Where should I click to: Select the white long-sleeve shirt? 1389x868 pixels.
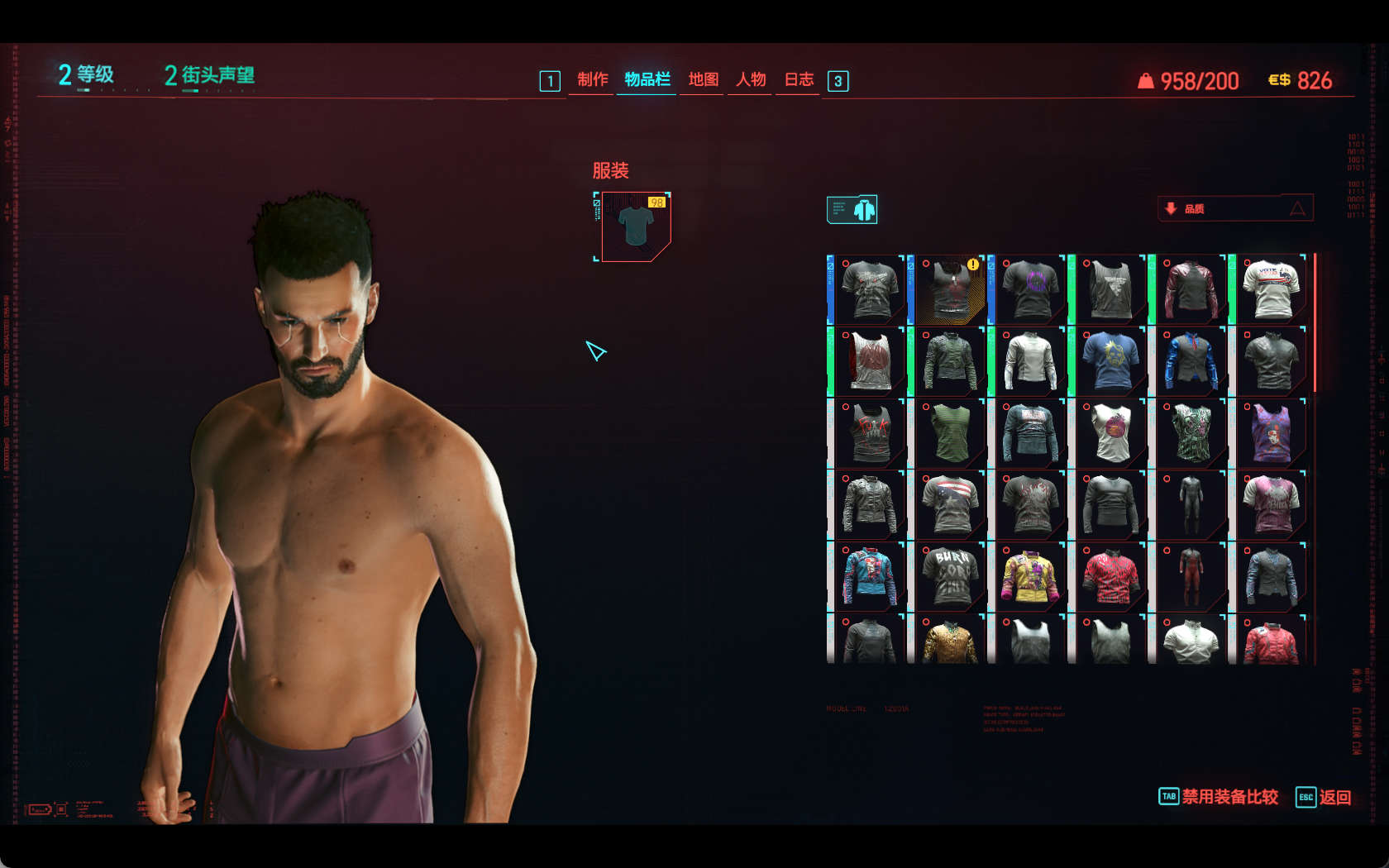[1030, 360]
